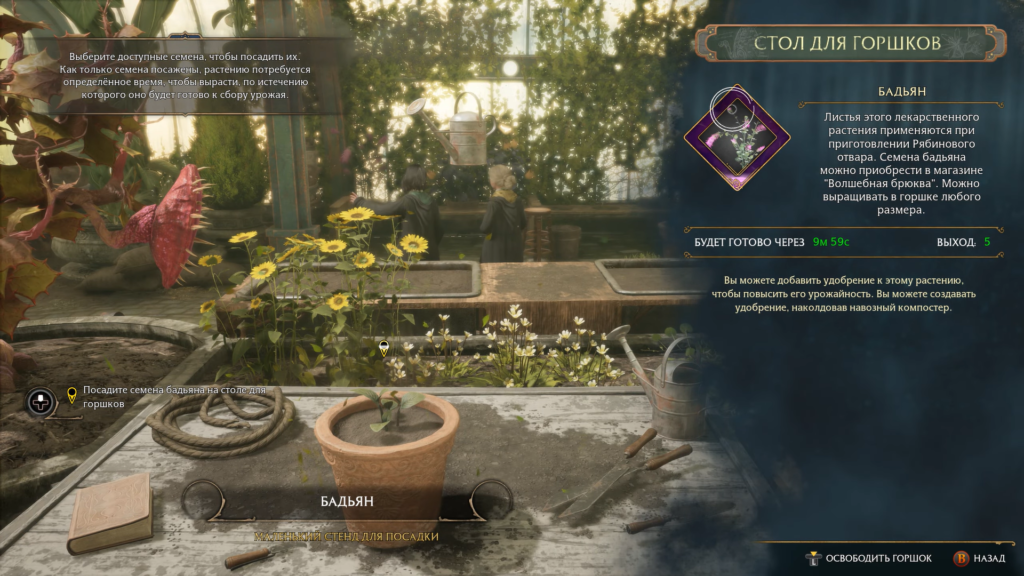Select the Бадьян label bar over the pot
This screenshot has width=1024, height=576.
(347, 501)
